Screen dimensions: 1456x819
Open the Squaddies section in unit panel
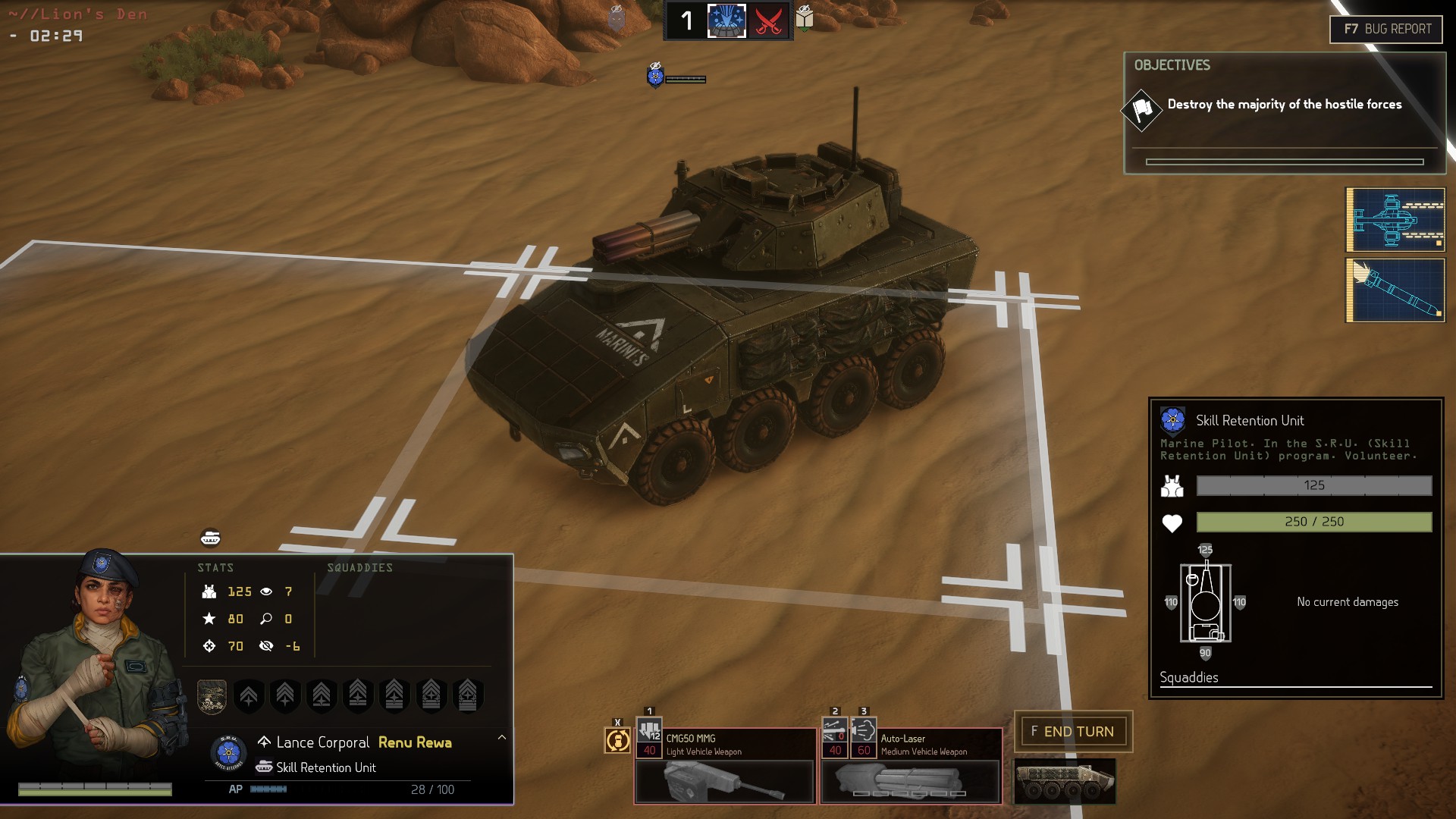(1188, 678)
